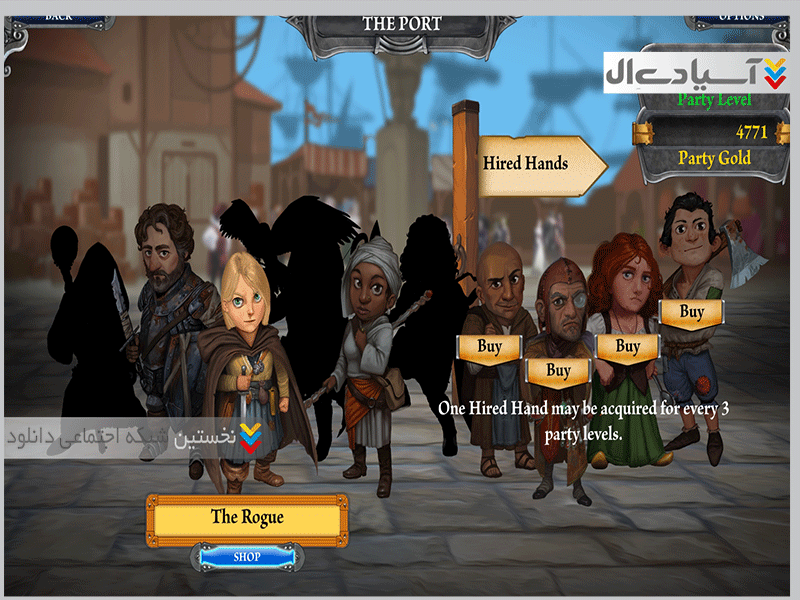800x600 pixels.
Task: Buy the red-haired woman hired hand
Action: [627, 346]
